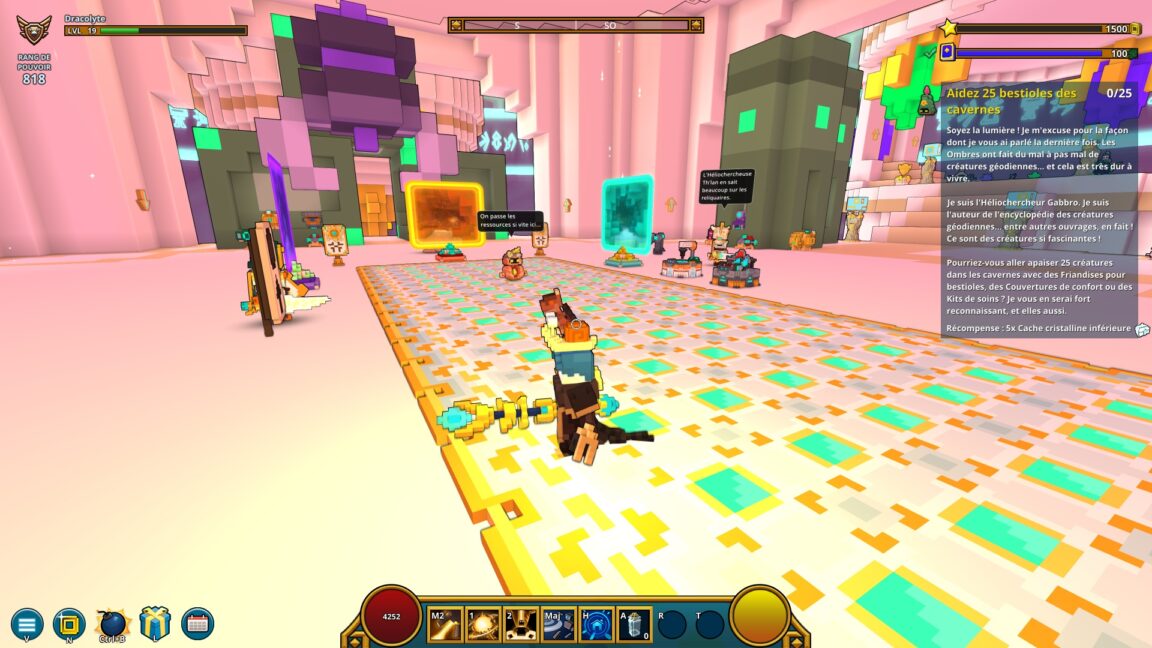Screen dimensions: 1152x648
Task: Click the compass strip
Action: point(575,25)
